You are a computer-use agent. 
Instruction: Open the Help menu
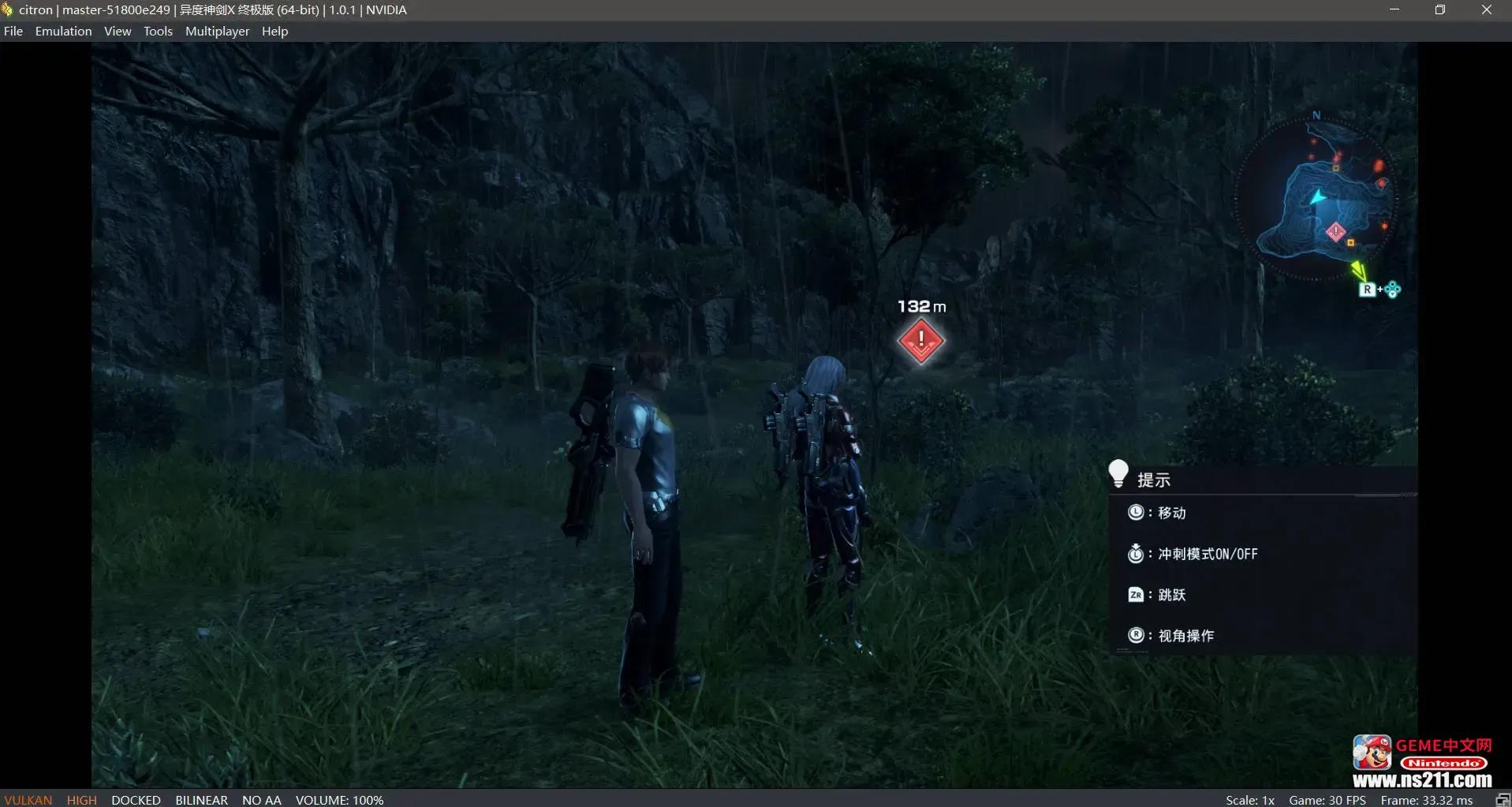tap(274, 32)
